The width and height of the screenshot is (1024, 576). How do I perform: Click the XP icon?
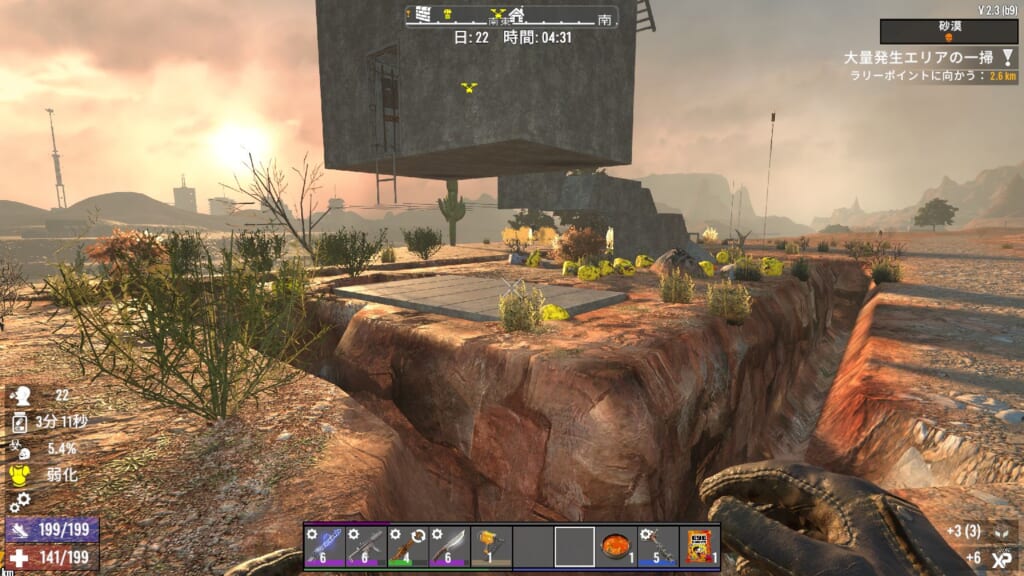pos(1000,558)
